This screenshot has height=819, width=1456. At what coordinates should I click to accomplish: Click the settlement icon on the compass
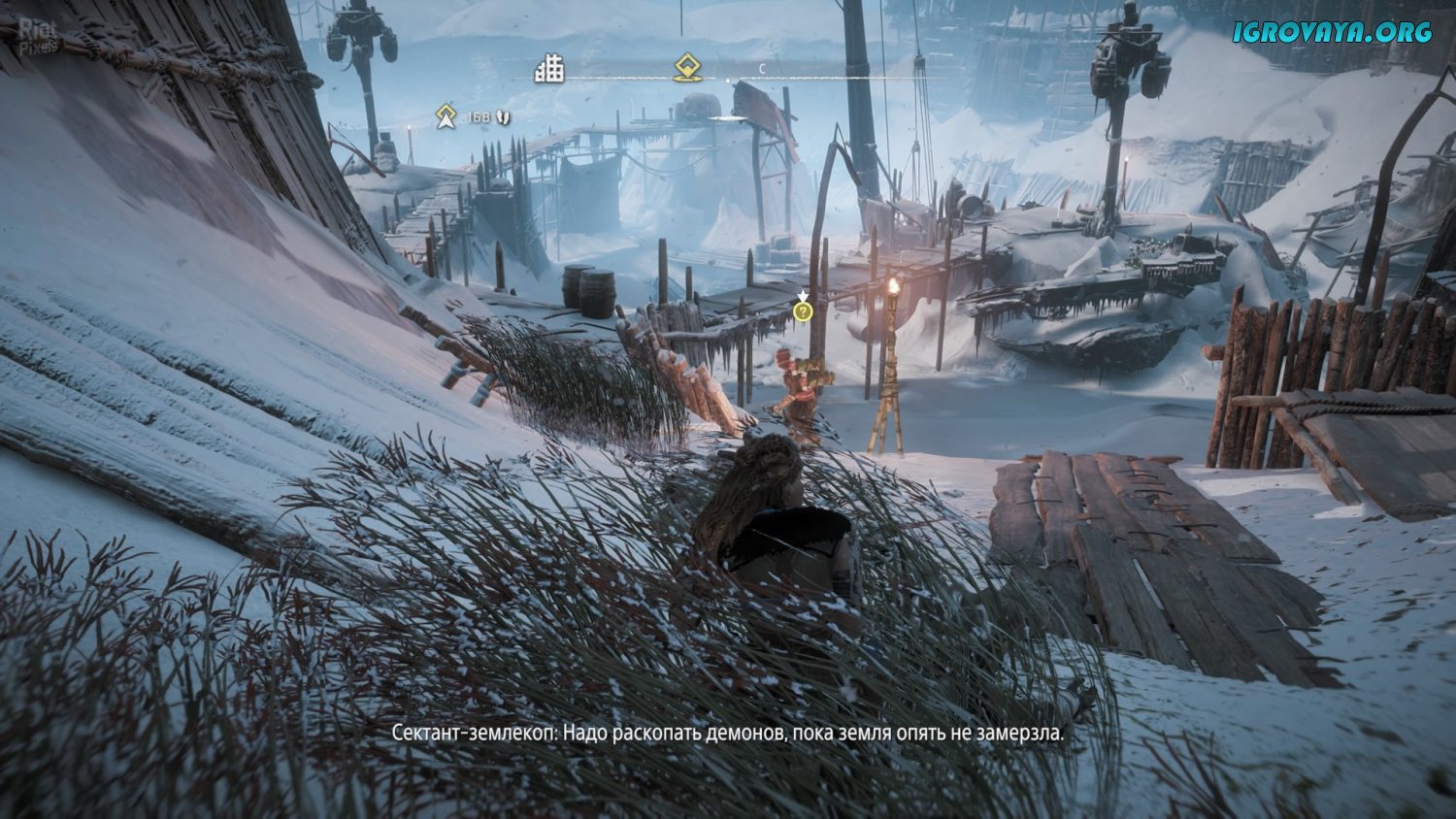coord(549,68)
